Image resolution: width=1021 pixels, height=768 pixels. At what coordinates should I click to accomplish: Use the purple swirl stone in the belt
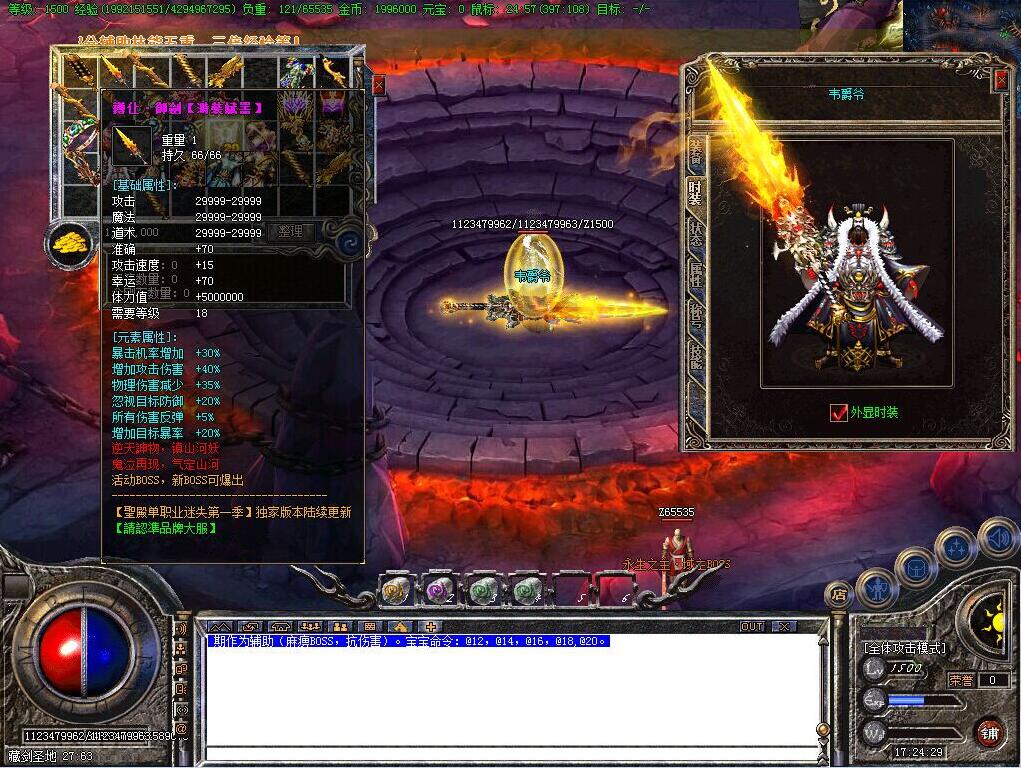[x=438, y=591]
